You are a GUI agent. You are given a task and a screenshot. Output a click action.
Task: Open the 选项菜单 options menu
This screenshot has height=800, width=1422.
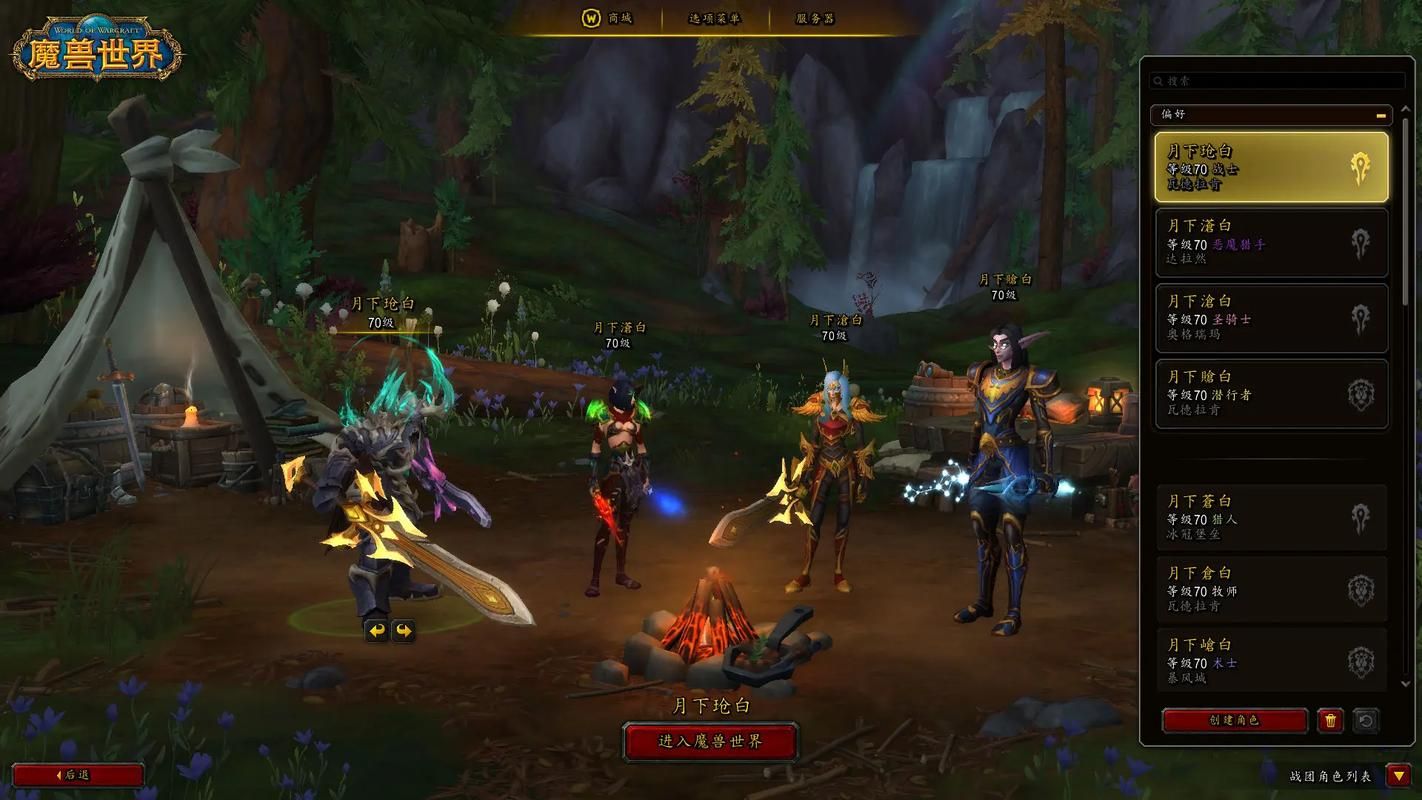(714, 19)
